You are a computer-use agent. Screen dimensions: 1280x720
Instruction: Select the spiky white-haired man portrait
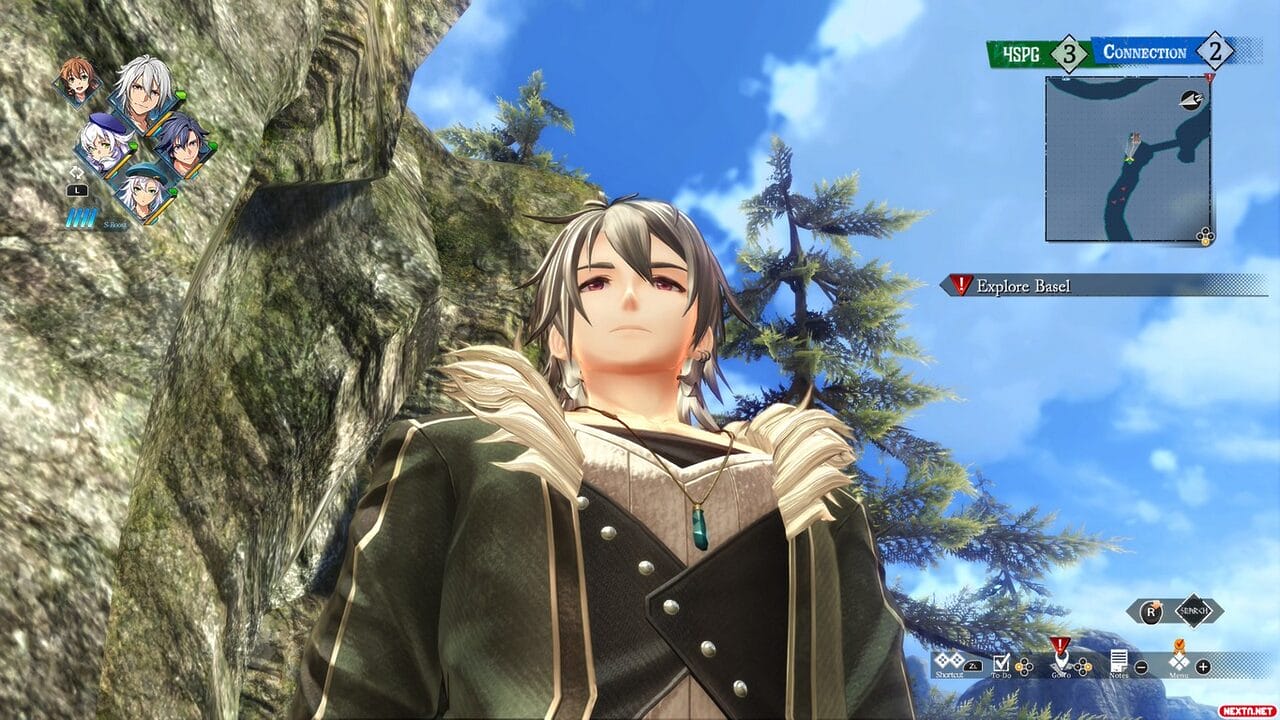coord(142,85)
